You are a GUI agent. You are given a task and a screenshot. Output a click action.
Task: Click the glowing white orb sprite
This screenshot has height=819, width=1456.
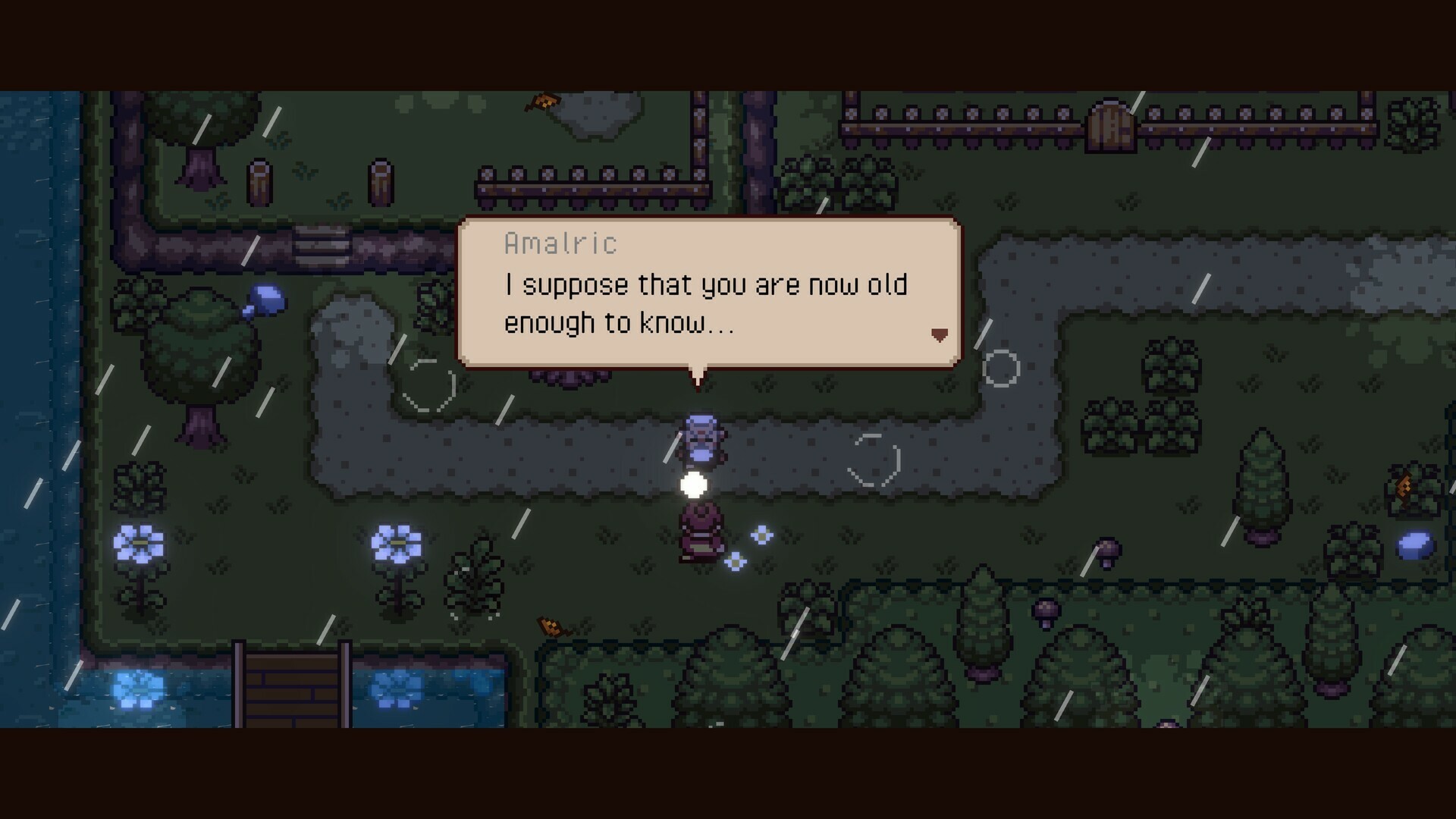(695, 484)
